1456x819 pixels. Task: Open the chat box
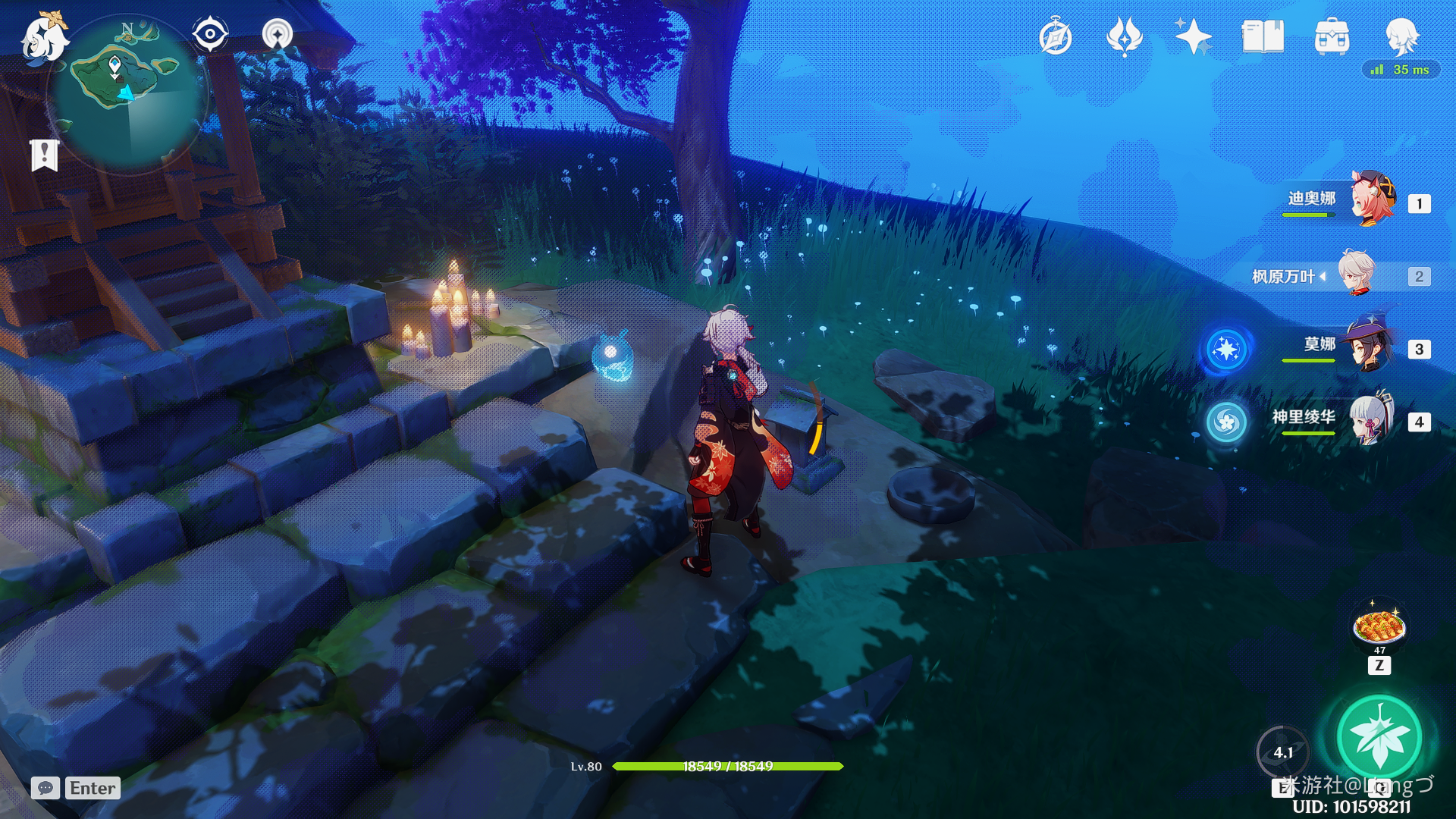(x=45, y=788)
